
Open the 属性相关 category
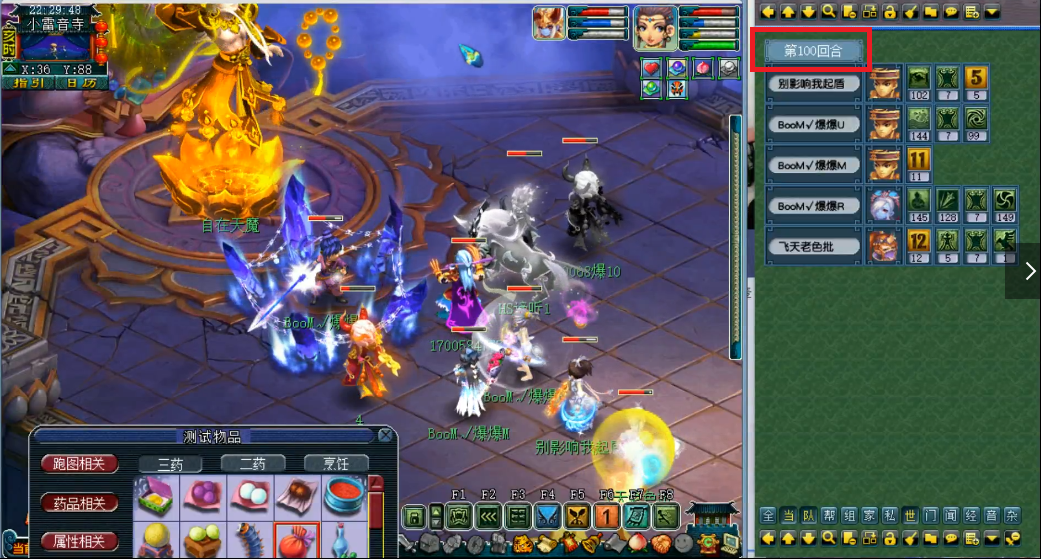point(79,541)
